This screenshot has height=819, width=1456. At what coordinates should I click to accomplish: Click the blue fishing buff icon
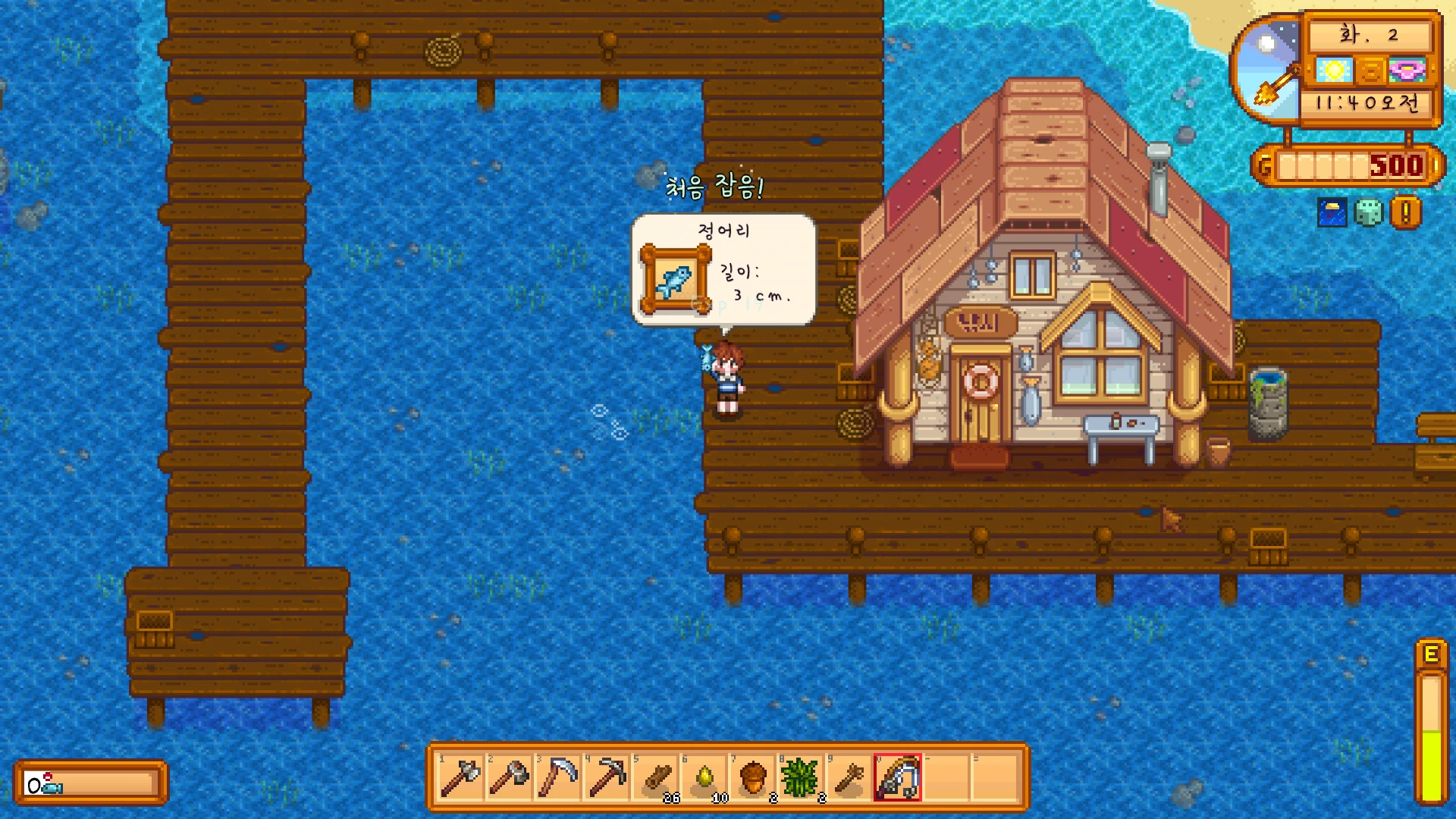(x=1332, y=213)
